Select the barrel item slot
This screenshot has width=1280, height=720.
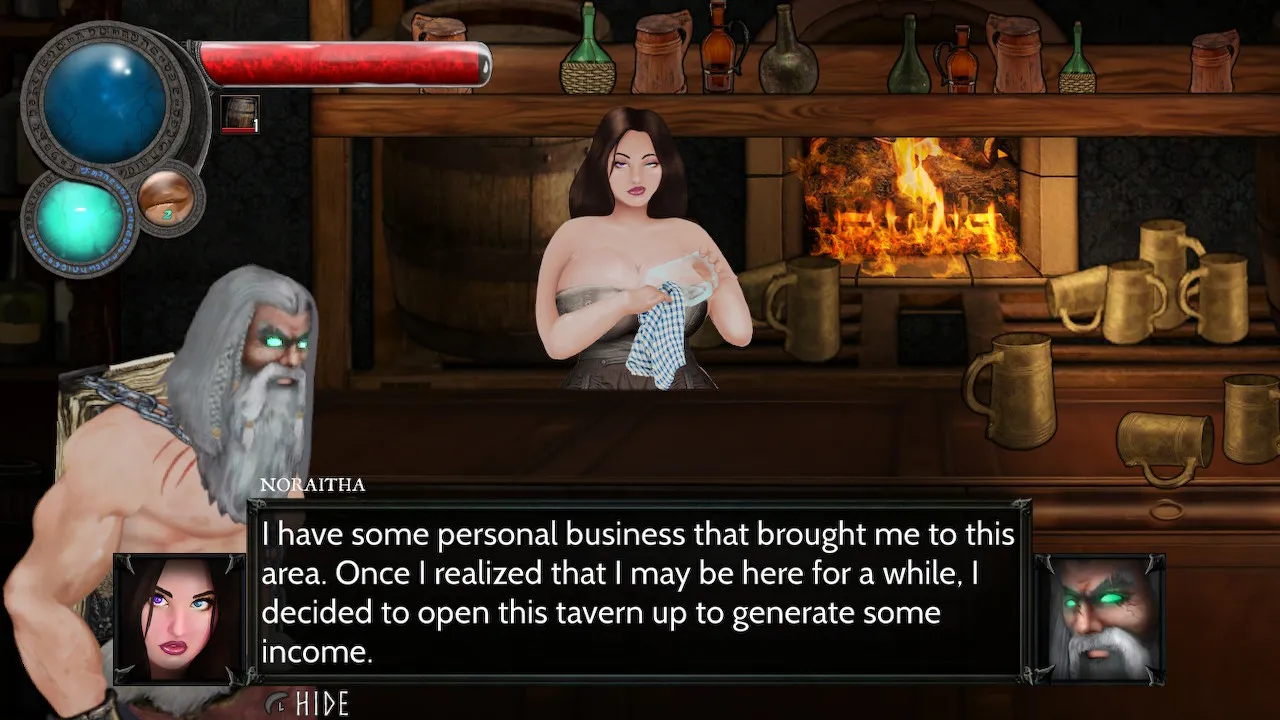click(240, 115)
